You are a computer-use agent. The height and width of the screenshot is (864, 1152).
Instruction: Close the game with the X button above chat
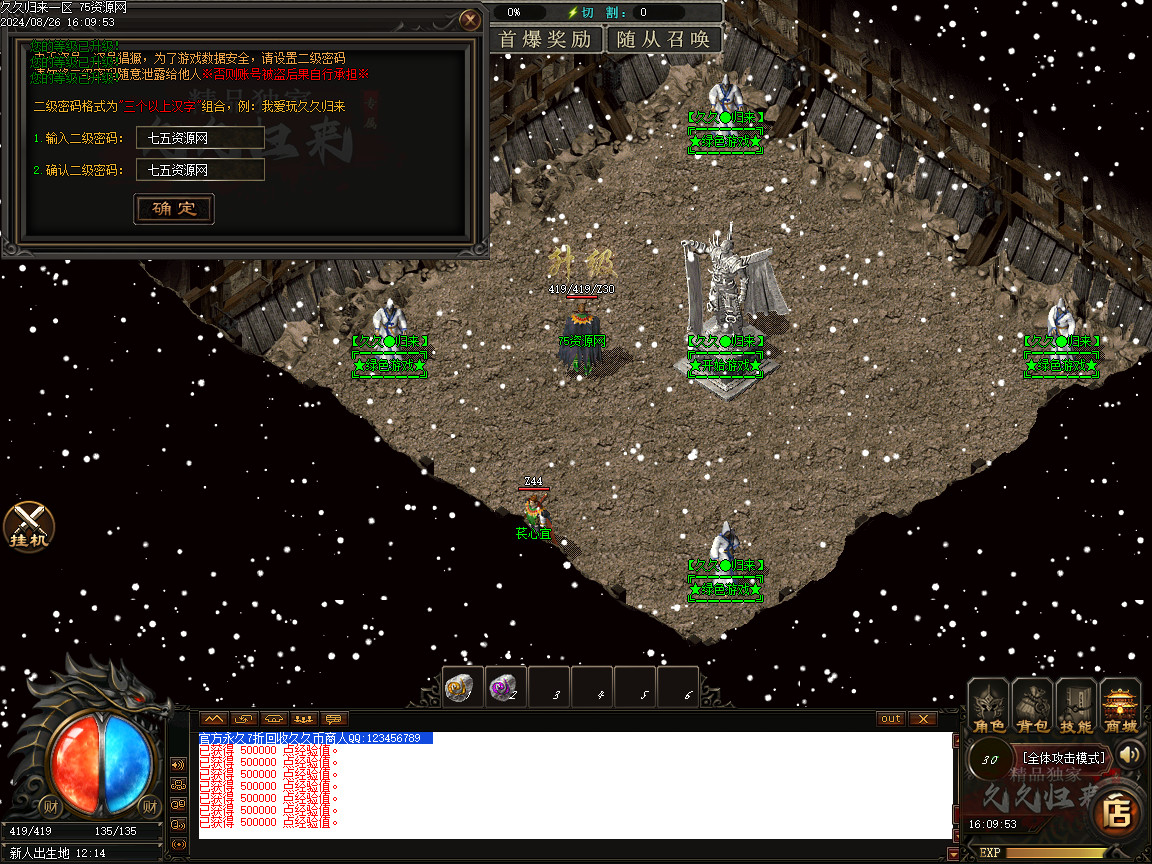tap(922, 719)
